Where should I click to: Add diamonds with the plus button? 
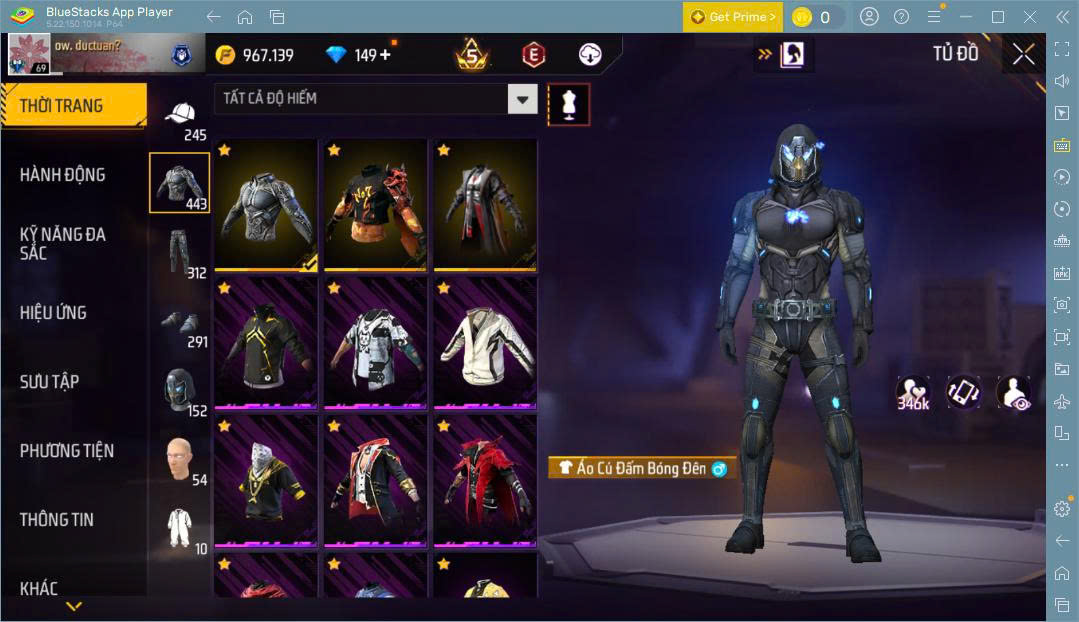pyautogui.click(x=385, y=55)
